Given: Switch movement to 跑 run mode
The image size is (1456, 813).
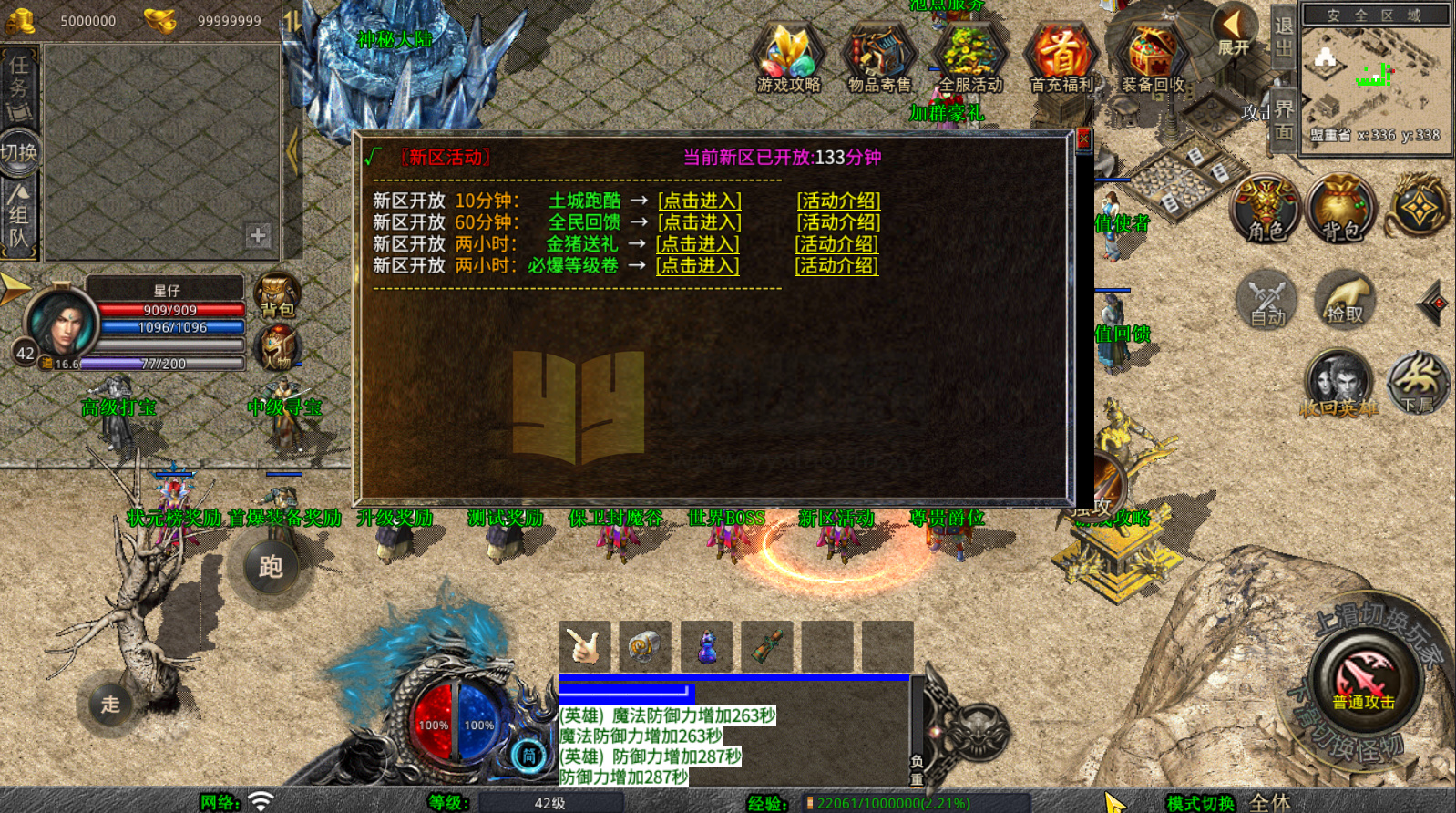Looking at the screenshot, I should pyautogui.click(x=271, y=567).
